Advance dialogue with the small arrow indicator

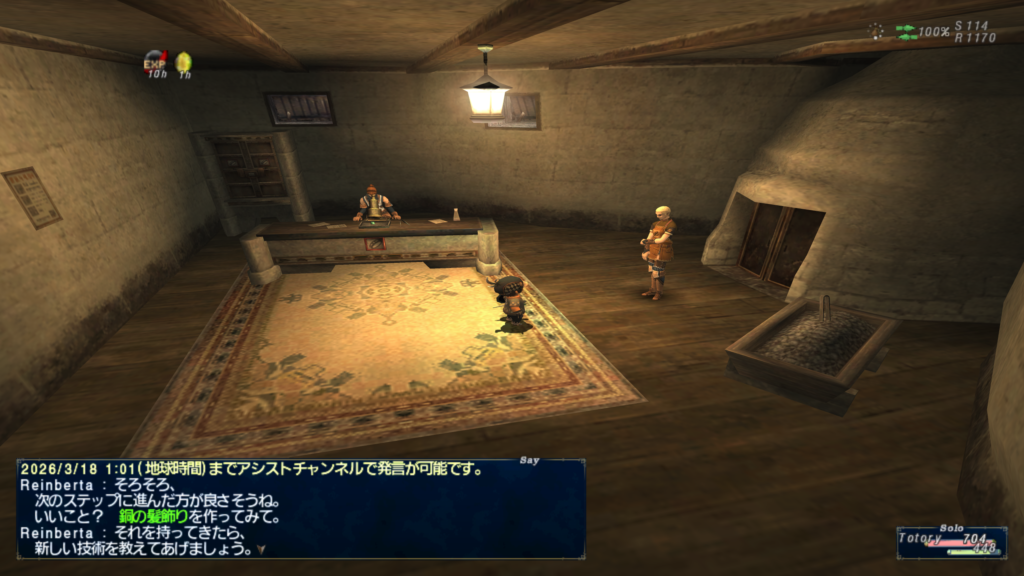click(x=260, y=549)
